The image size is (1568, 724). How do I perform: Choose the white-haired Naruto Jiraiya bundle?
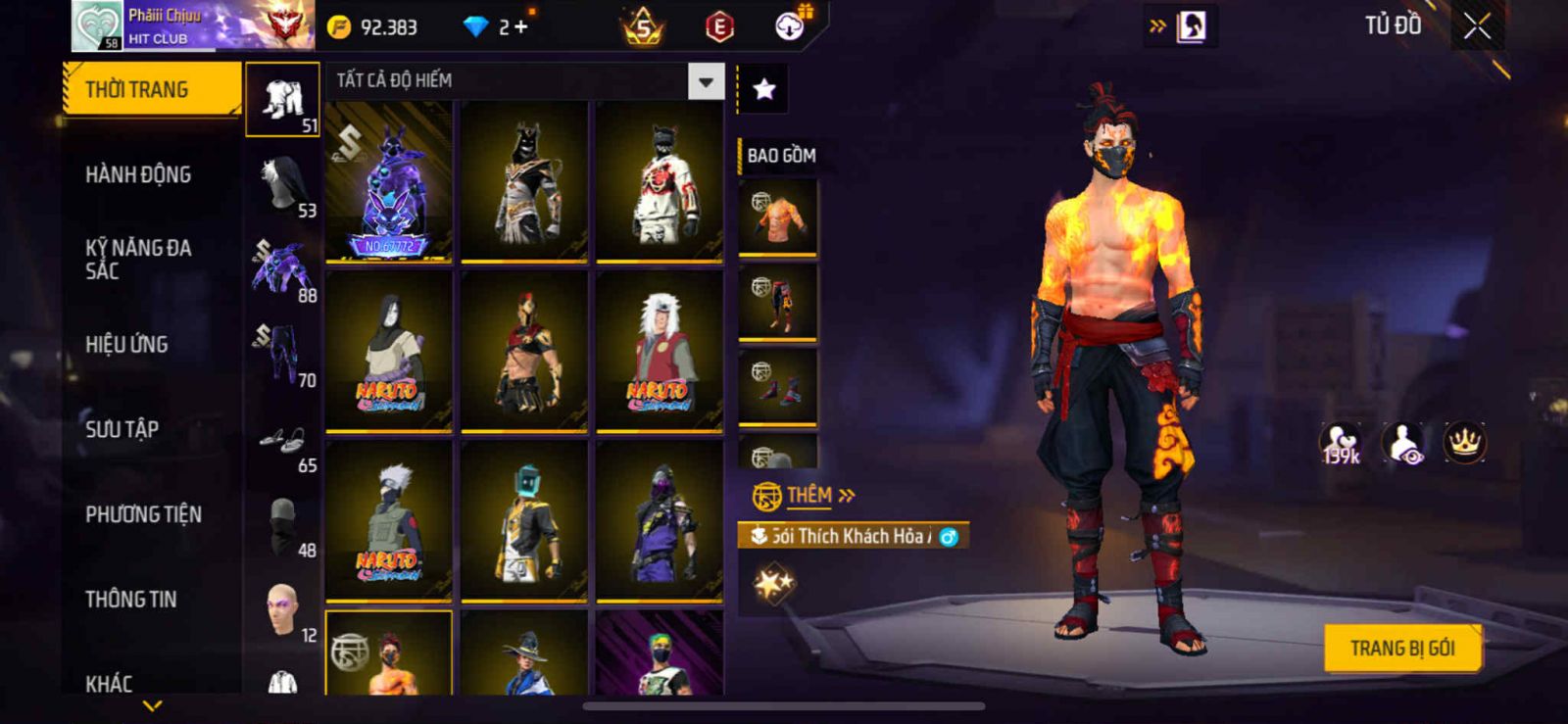tap(660, 352)
